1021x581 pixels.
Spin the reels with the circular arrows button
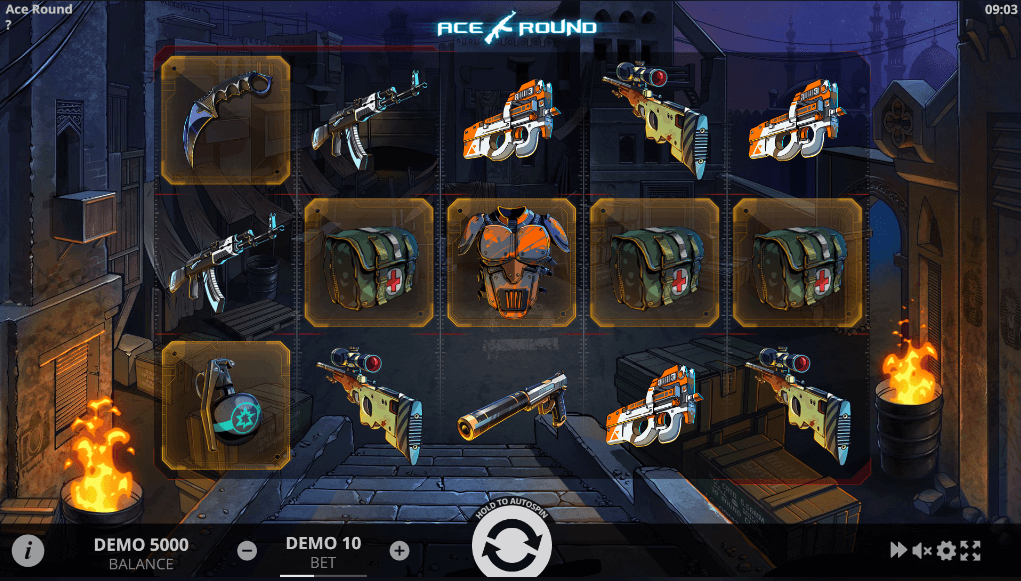click(x=512, y=545)
